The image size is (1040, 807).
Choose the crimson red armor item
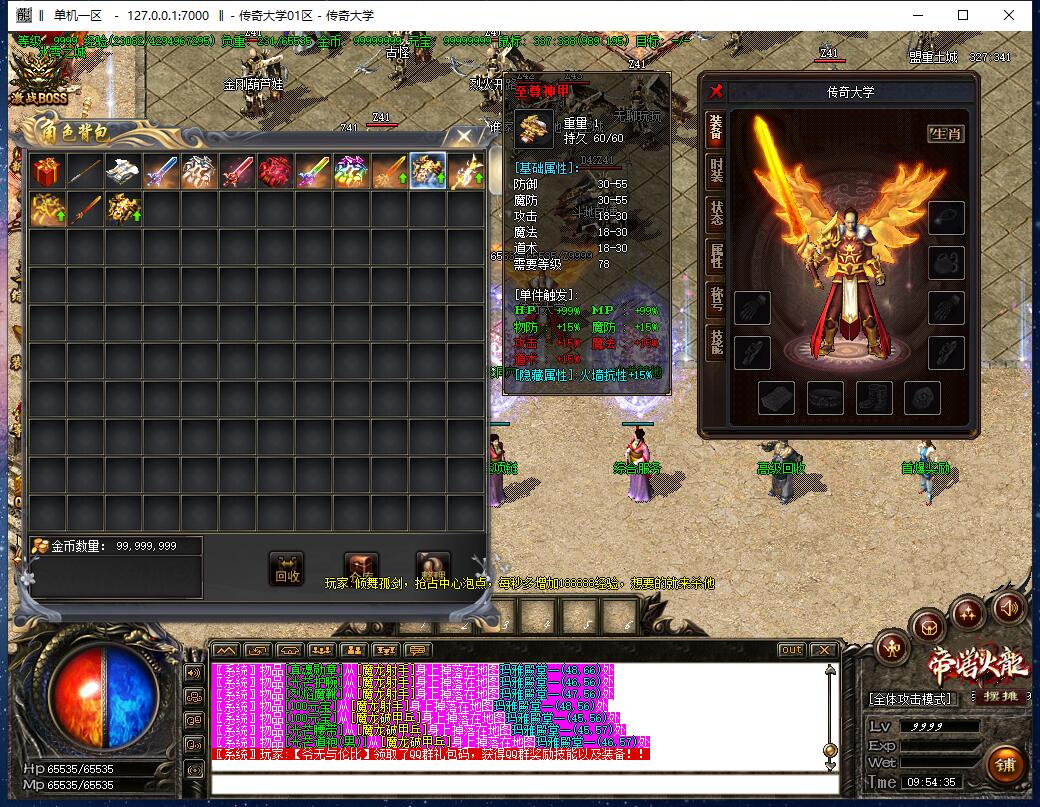point(275,171)
